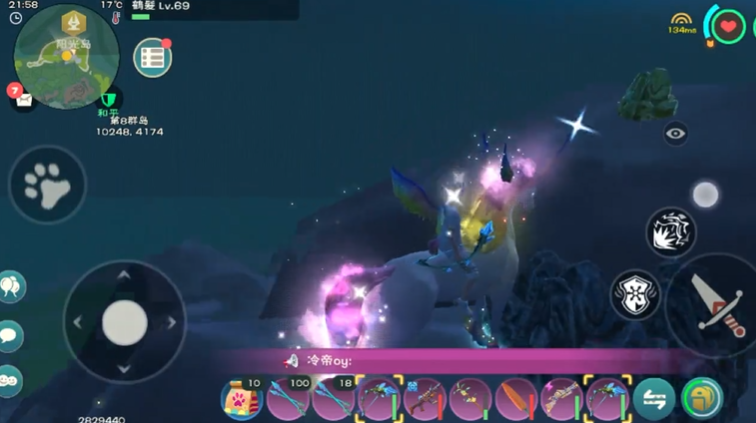756x423 pixels.
Task: Activate the shield defense skill button
Action: pos(636,296)
